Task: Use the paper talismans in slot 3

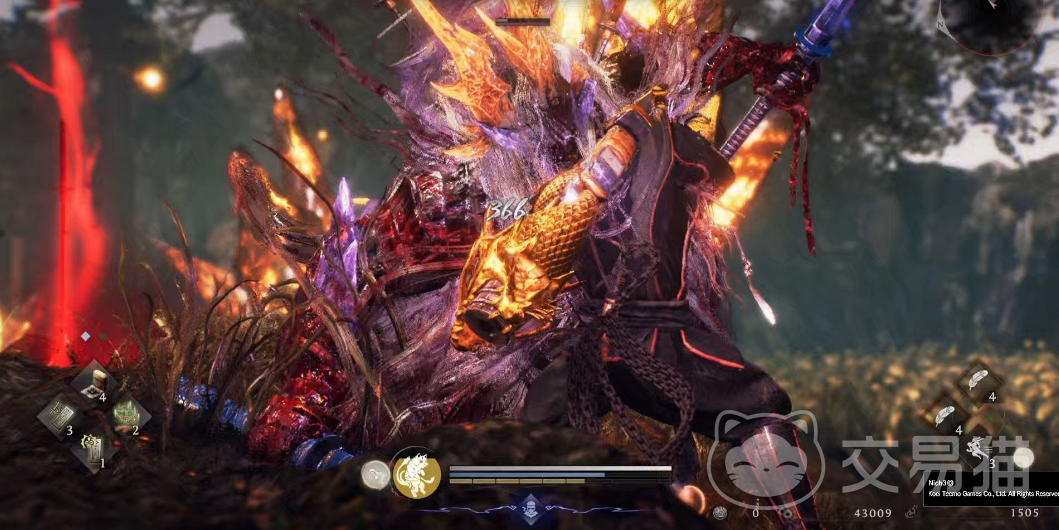Action: (x=60, y=412)
